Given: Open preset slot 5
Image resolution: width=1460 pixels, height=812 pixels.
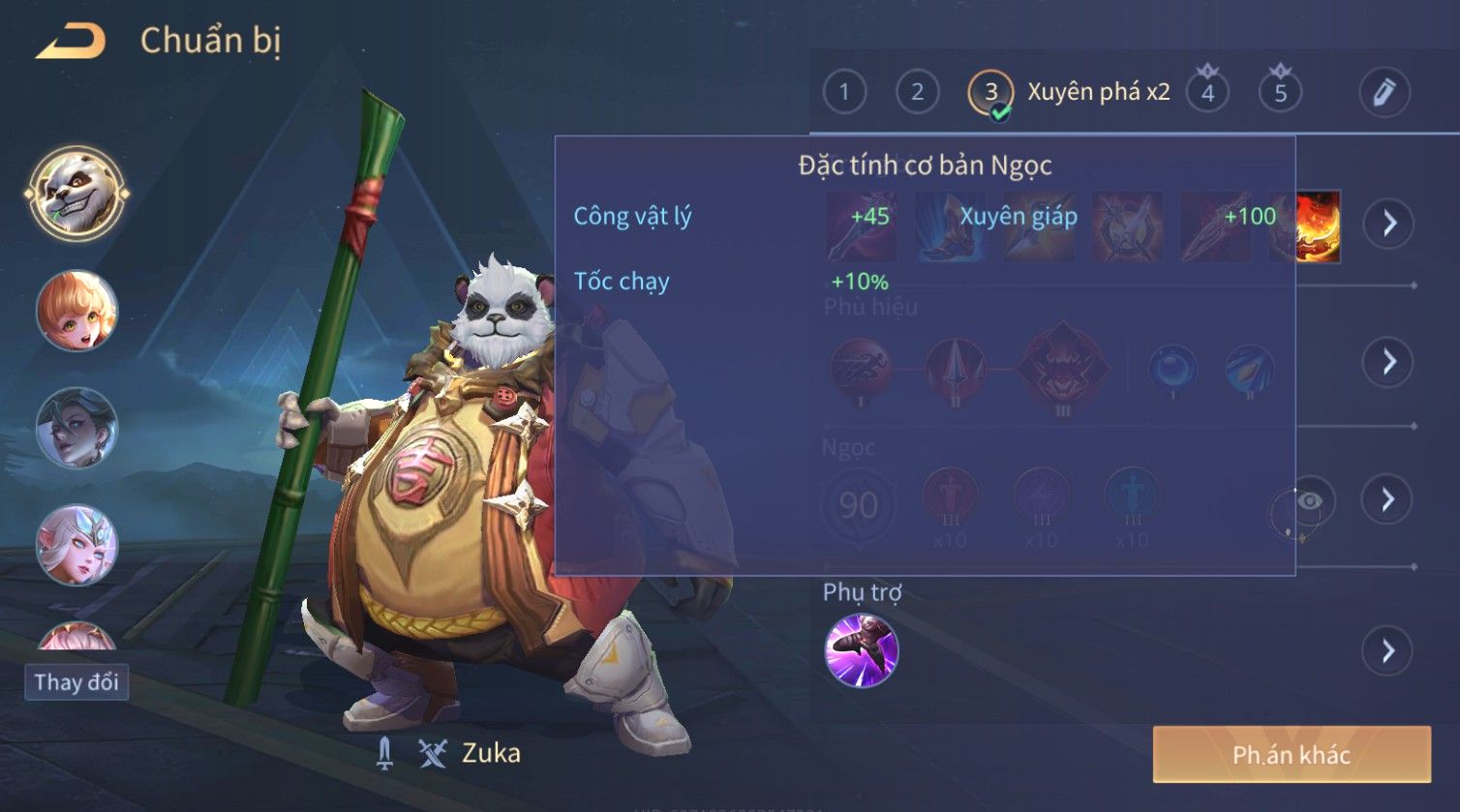Looking at the screenshot, I should pyautogui.click(x=1280, y=93).
